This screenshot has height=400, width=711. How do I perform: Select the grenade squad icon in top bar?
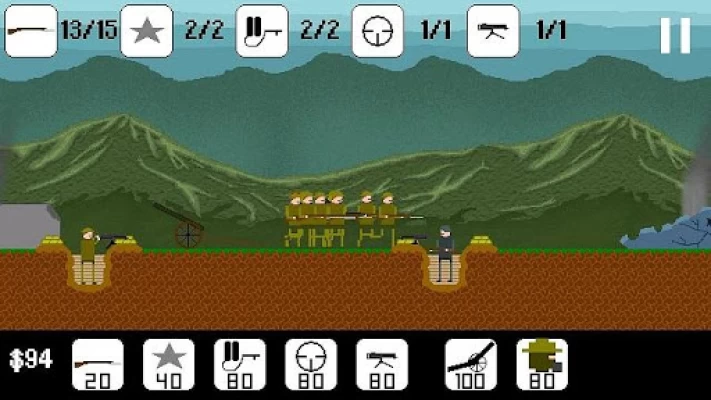click(x=262, y=31)
